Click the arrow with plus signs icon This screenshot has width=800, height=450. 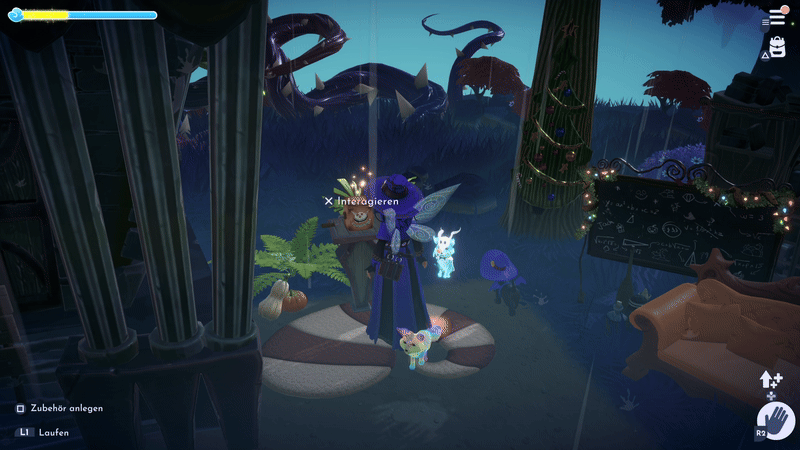pyautogui.click(x=771, y=380)
